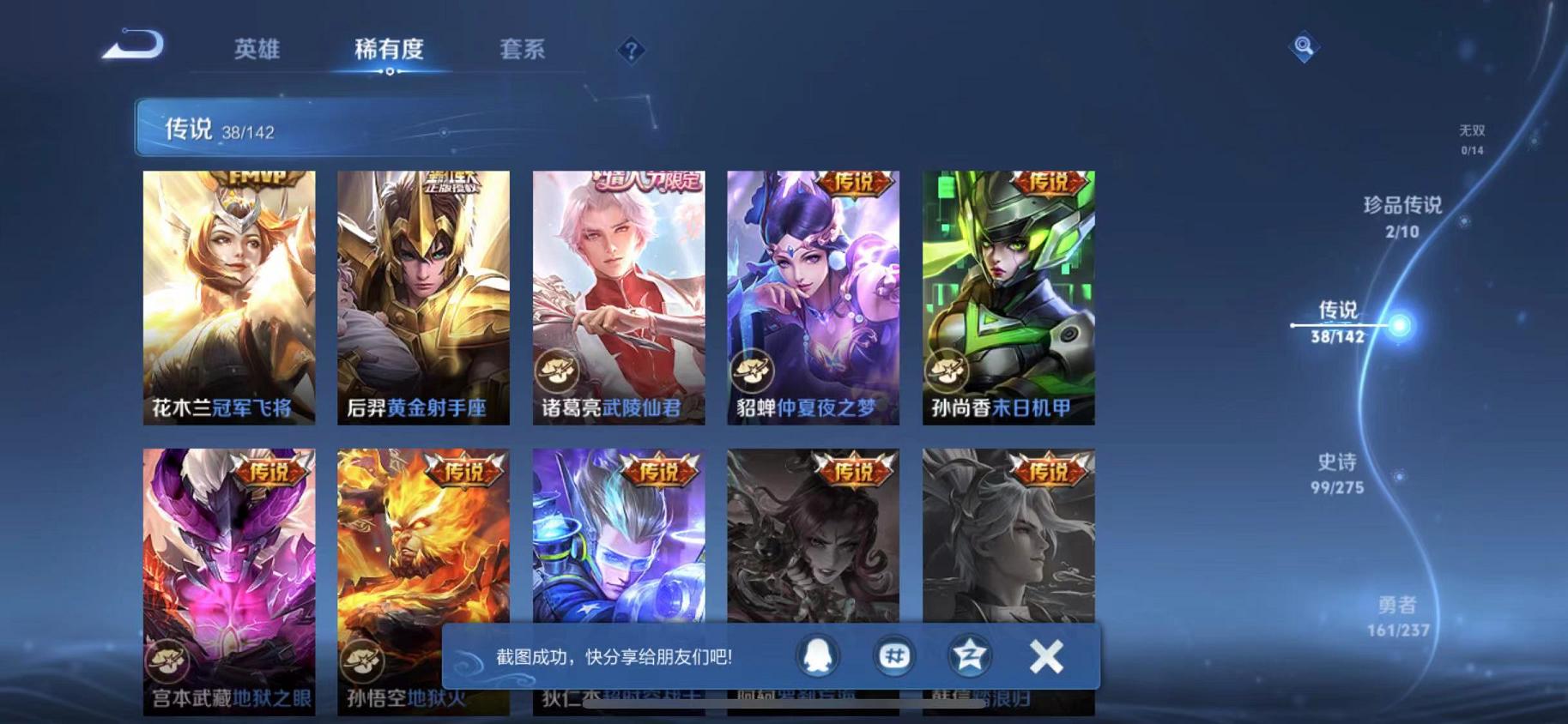
Task: Open the search magnifier at top right
Action: (1303, 47)
